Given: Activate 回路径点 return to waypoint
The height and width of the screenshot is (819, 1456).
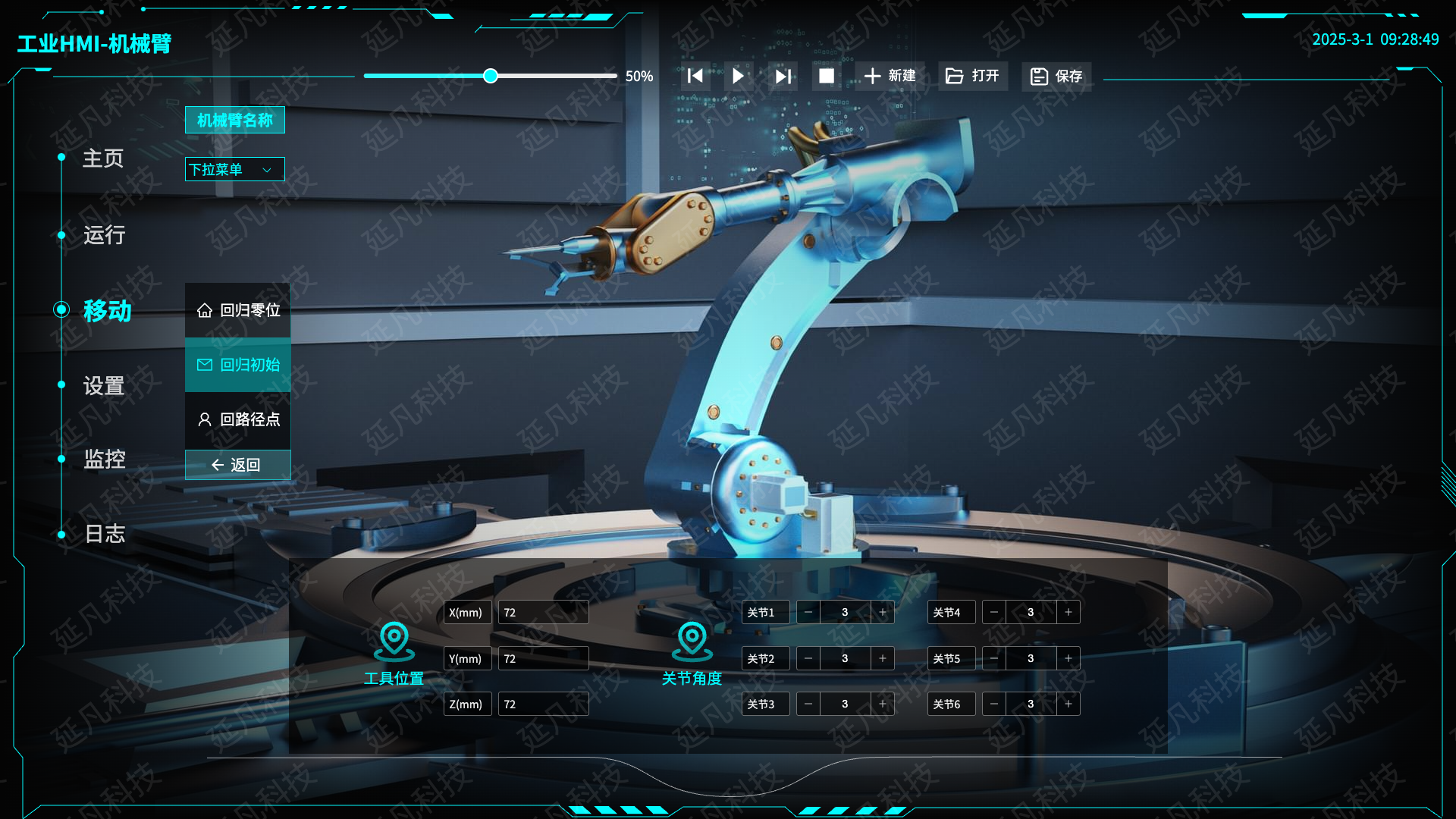Looking at the screenshot, I should click(x=238, y=419).
